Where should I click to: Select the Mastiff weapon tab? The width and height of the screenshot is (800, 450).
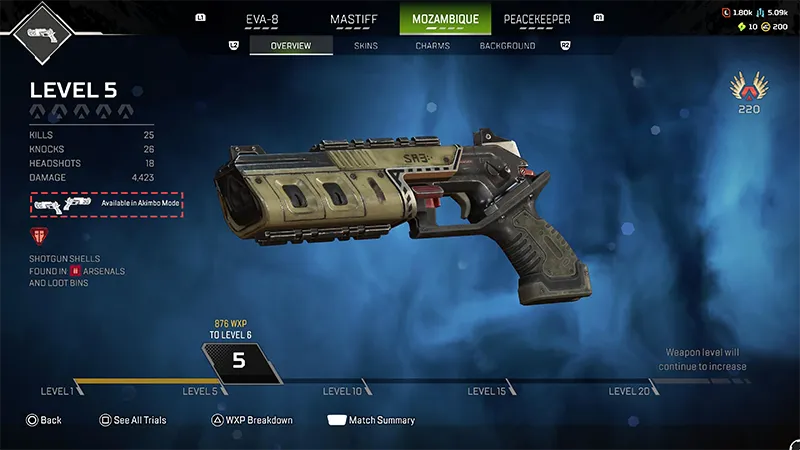354,18
